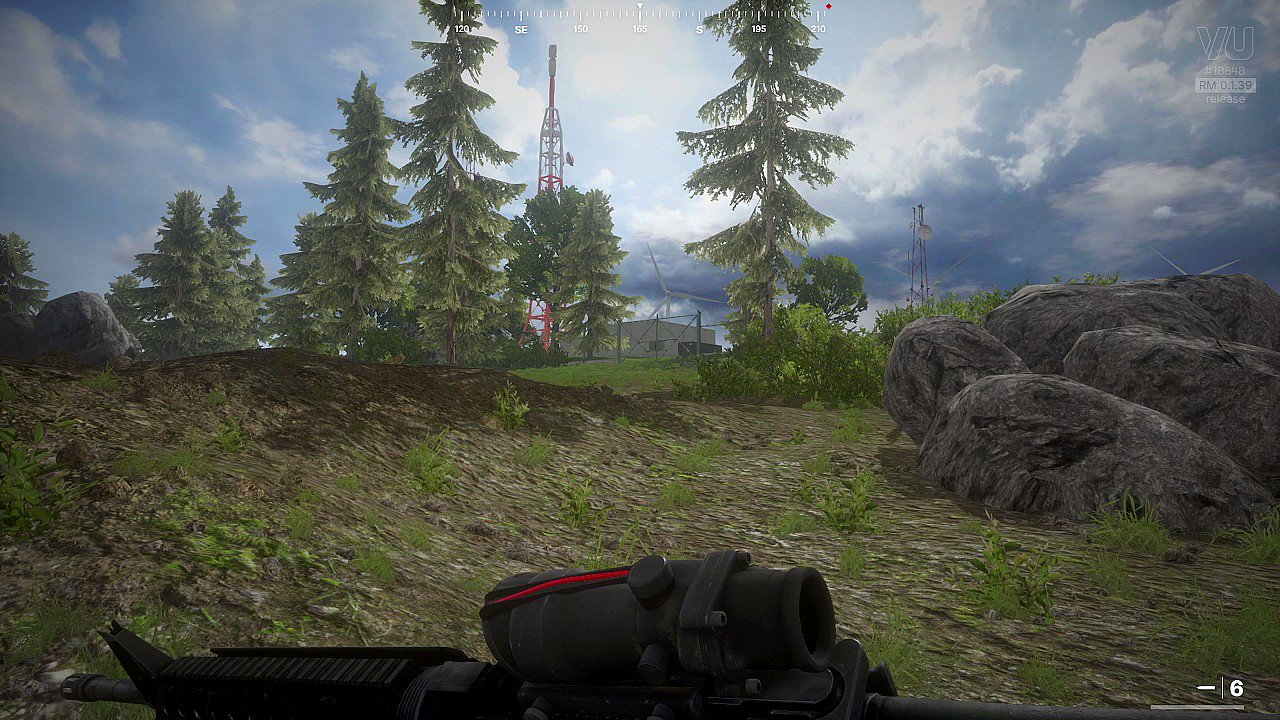Image resolution: width=1280 pixels, height=720 pixels.
Task: Click the 195 bearing on the compass
Action: coord(758,29)
